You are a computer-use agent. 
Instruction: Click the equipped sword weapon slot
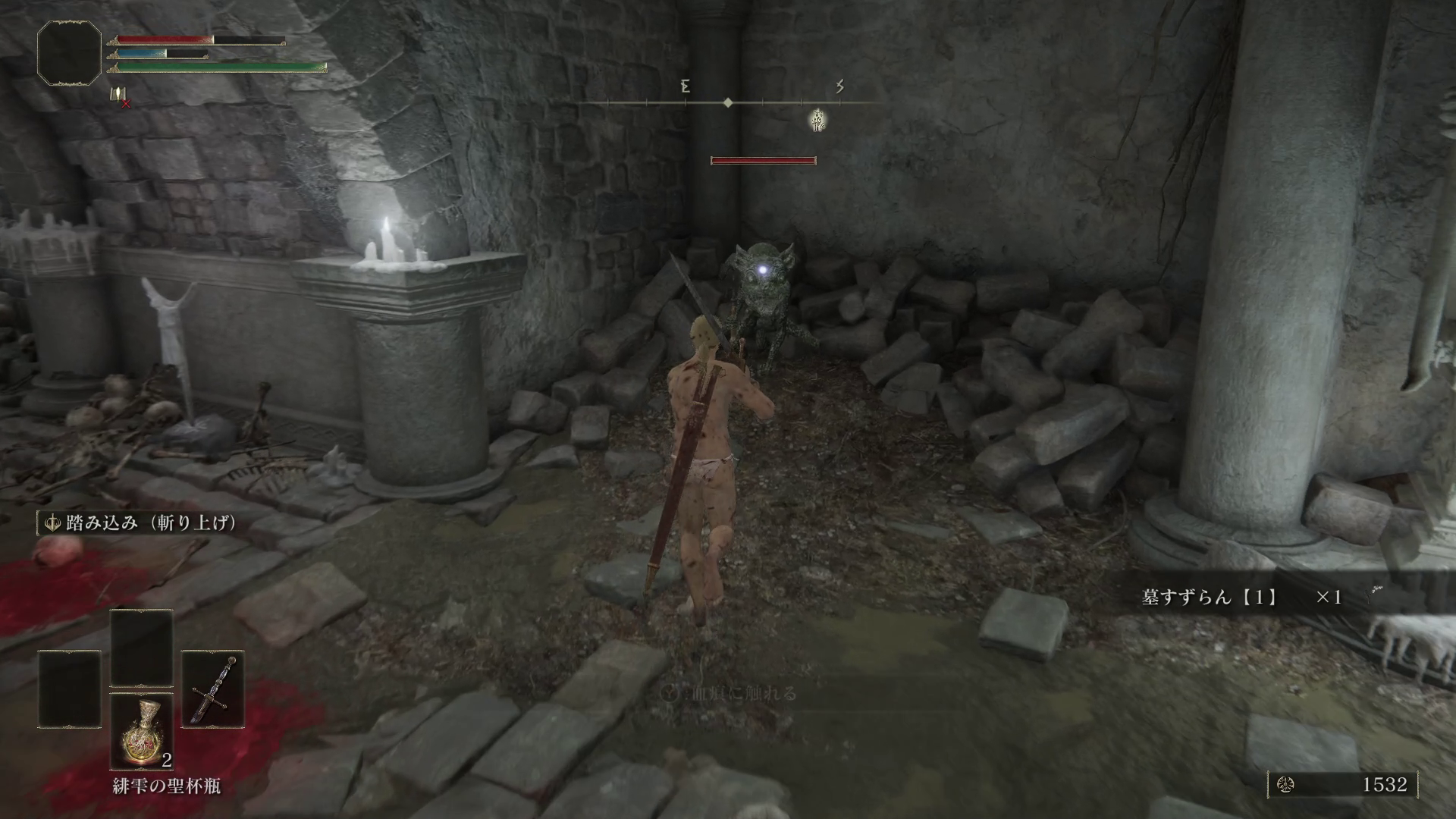212,688
